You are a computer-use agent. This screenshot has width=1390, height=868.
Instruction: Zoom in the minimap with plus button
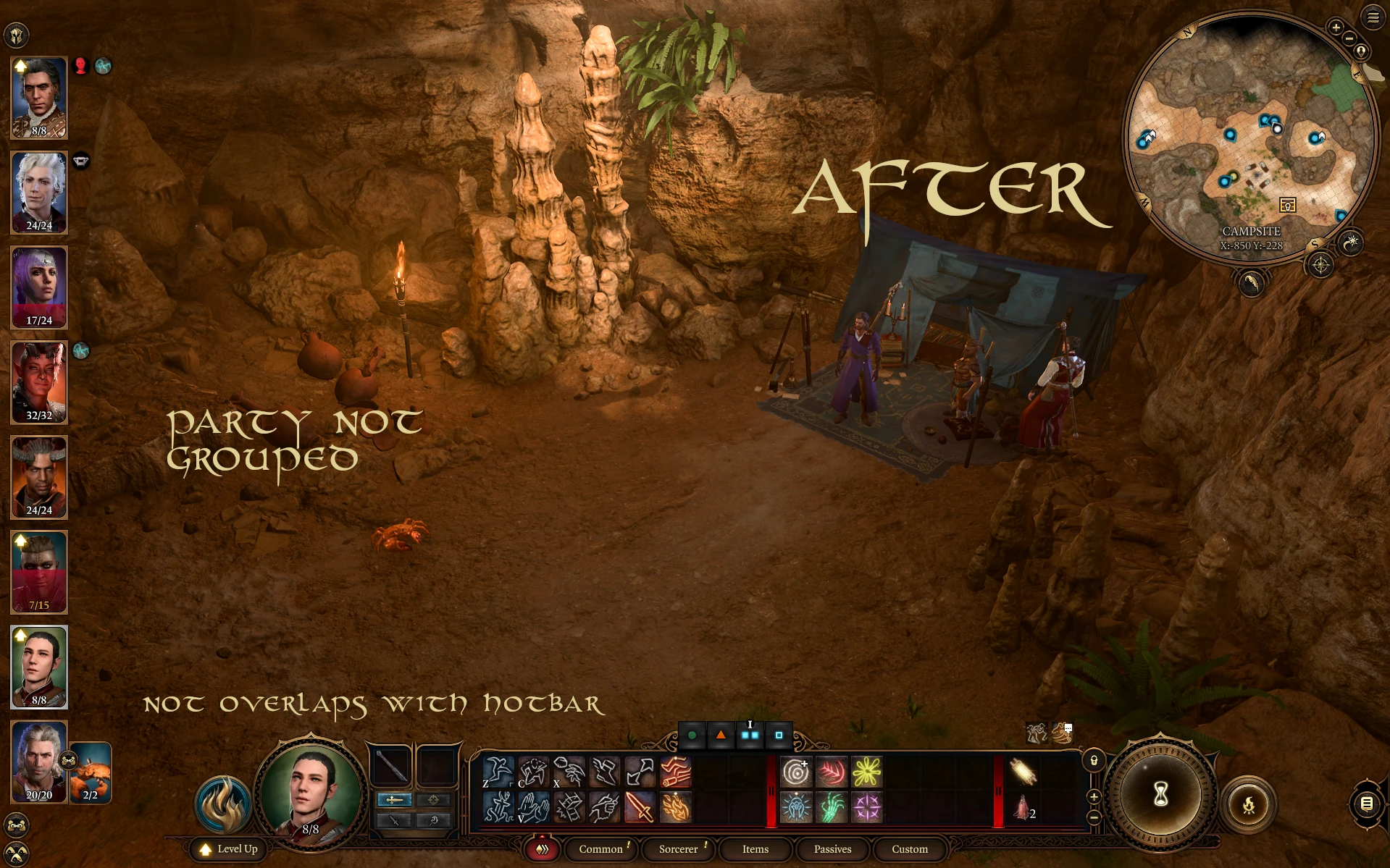pos(1336,28)
